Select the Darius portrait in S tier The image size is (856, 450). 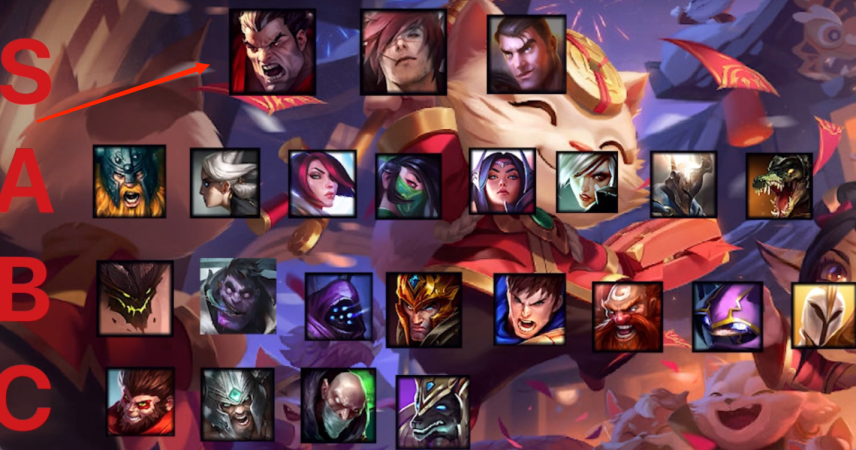(272, 52)
